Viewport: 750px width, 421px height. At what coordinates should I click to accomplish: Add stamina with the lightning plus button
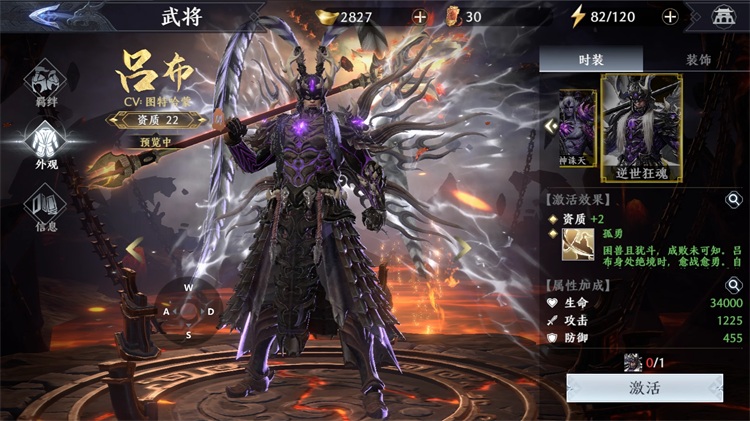[670, 16]
